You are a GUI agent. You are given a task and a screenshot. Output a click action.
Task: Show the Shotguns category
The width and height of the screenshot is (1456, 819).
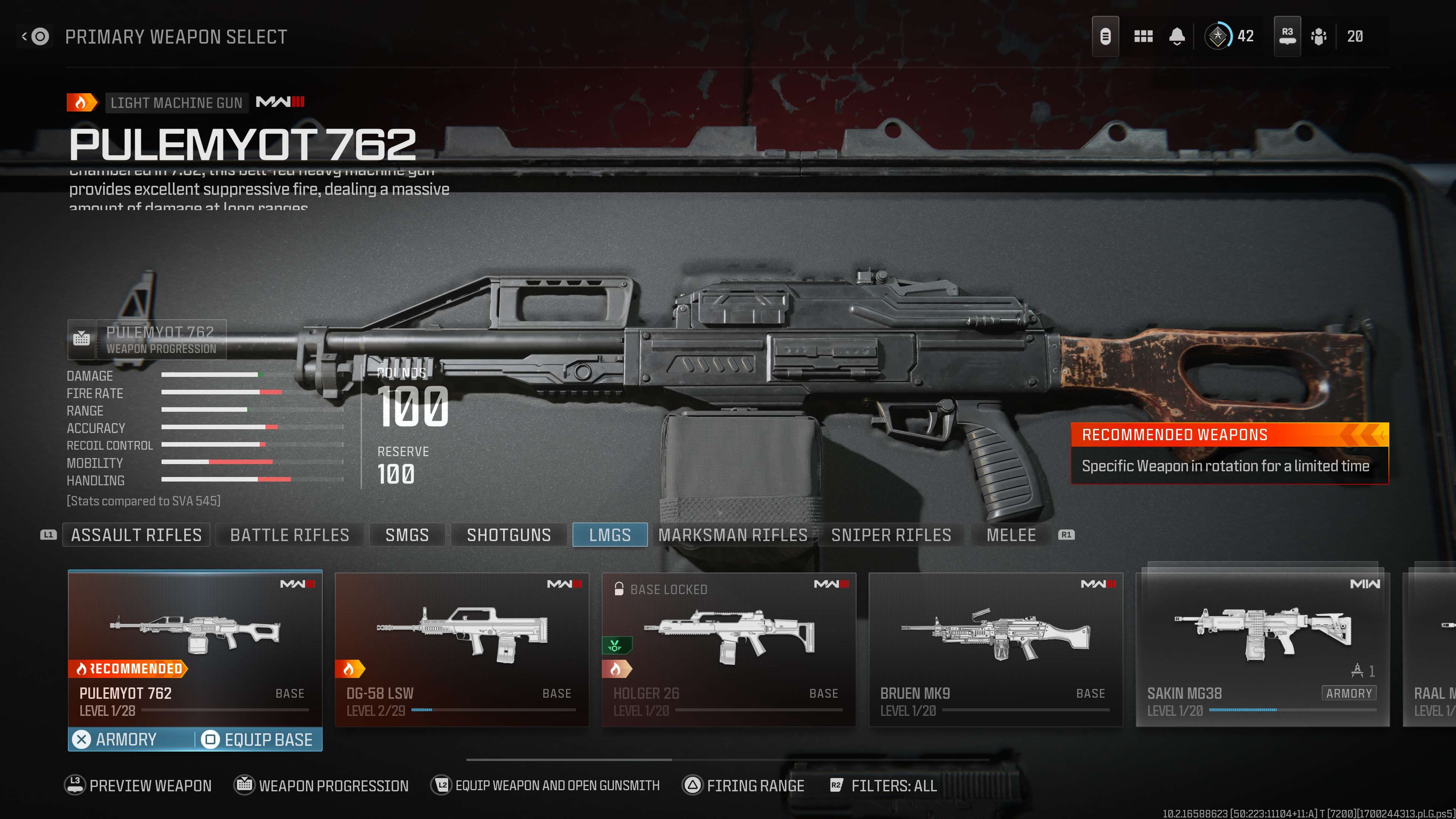(x=509, y=535)
